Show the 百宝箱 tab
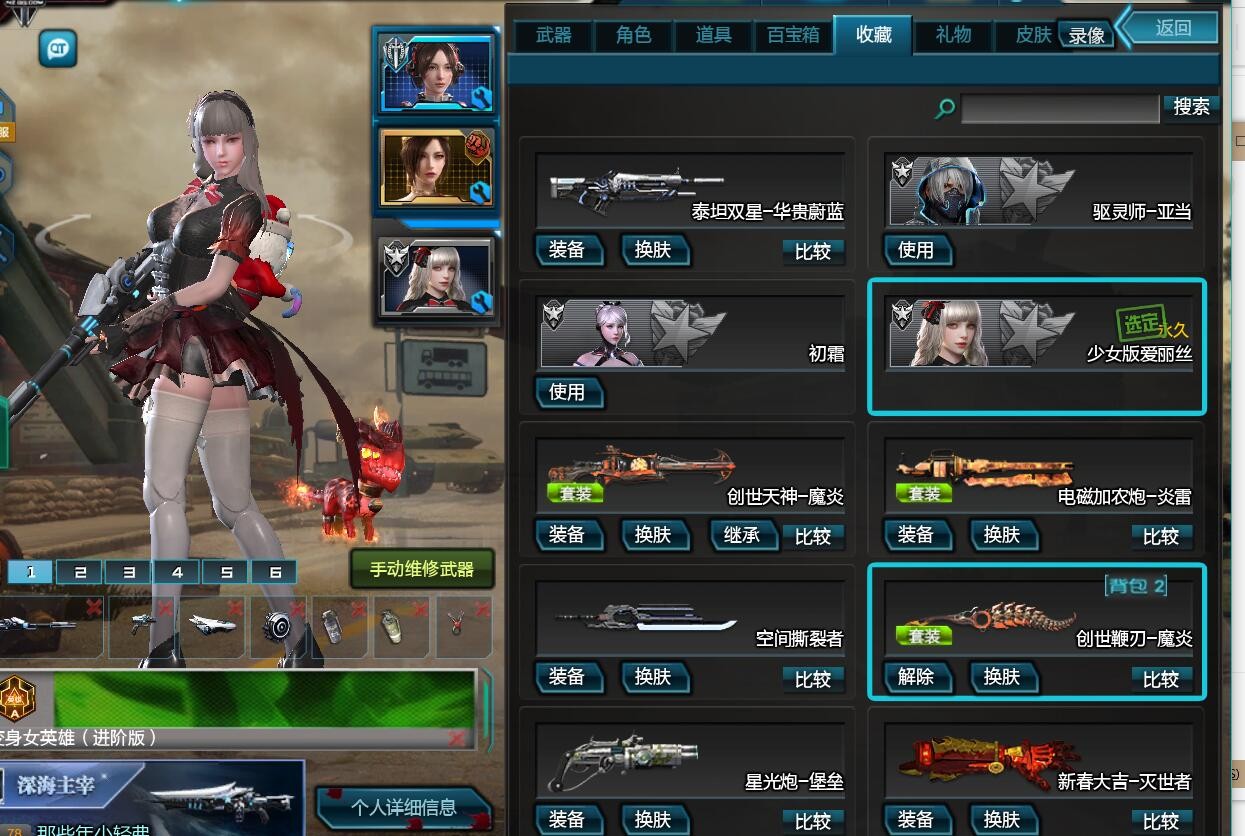The width and height of the screenshot is (1245, 836). [x=793, y=36]
